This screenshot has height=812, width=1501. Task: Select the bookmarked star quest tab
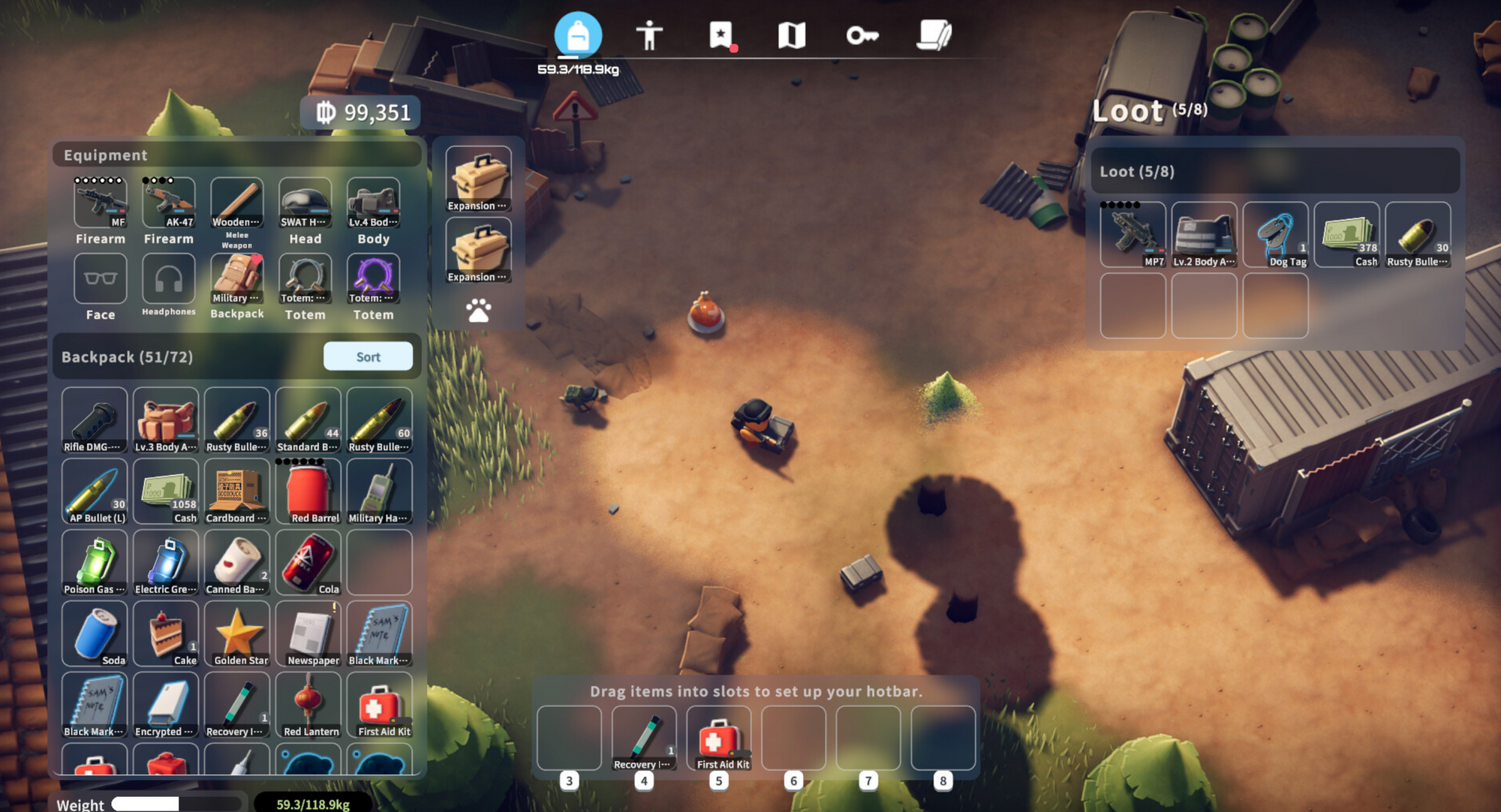[721, 35]
